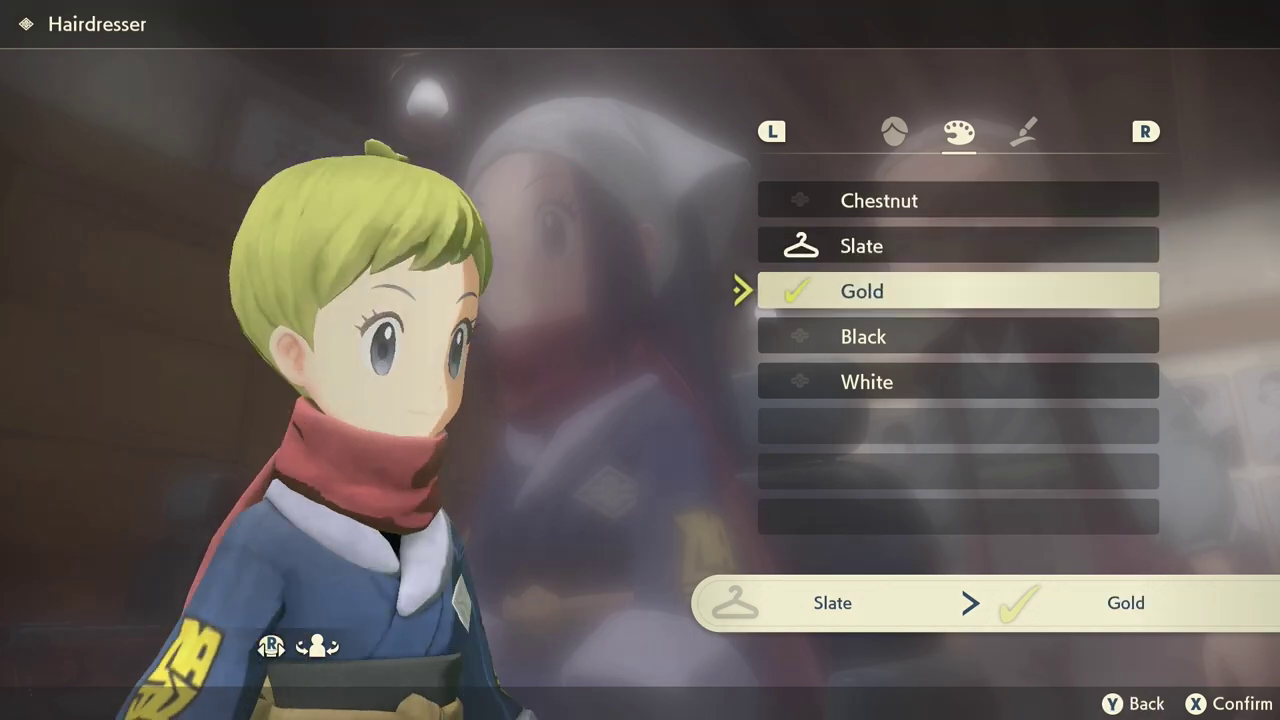This screenshot has height=720, width=1280.
Task: Switch to the brush tab
Action: tap(1023, 132)
